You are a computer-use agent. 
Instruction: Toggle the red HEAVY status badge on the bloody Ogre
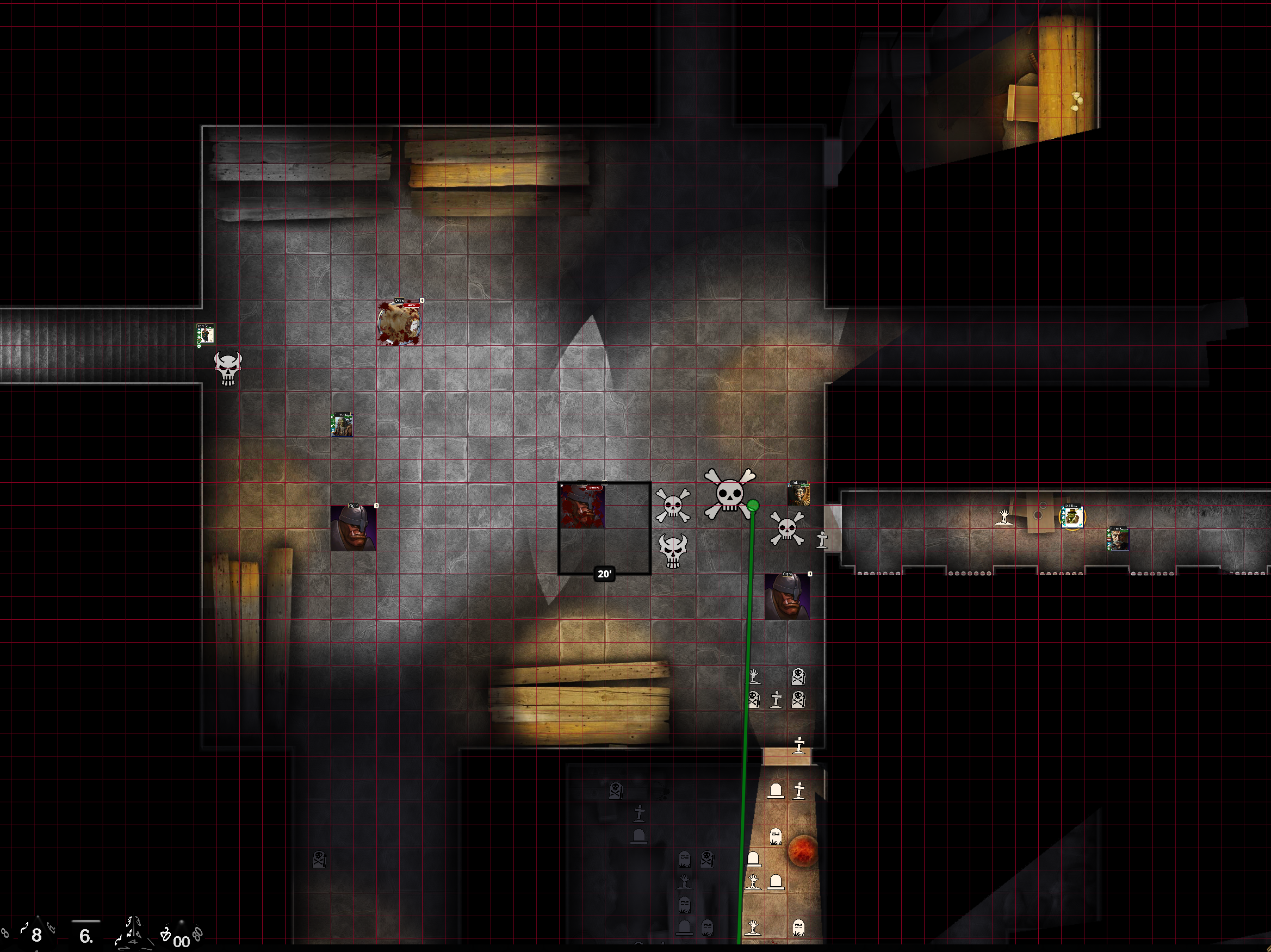411,306
